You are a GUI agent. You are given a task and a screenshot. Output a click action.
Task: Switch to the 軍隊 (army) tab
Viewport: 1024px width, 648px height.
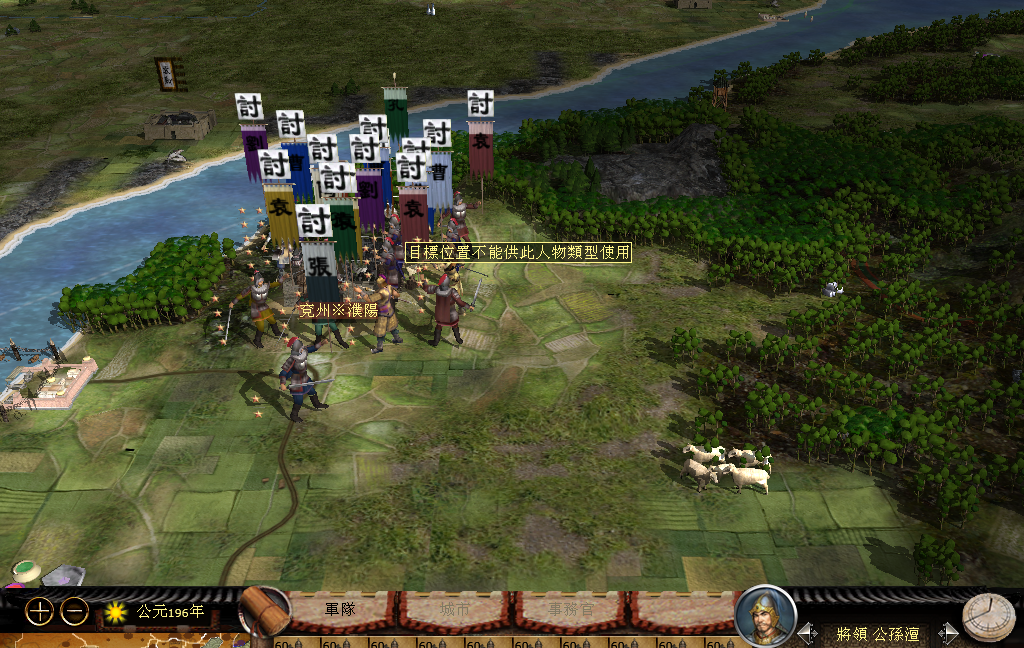pyautogui.click(x=340, y=608)
